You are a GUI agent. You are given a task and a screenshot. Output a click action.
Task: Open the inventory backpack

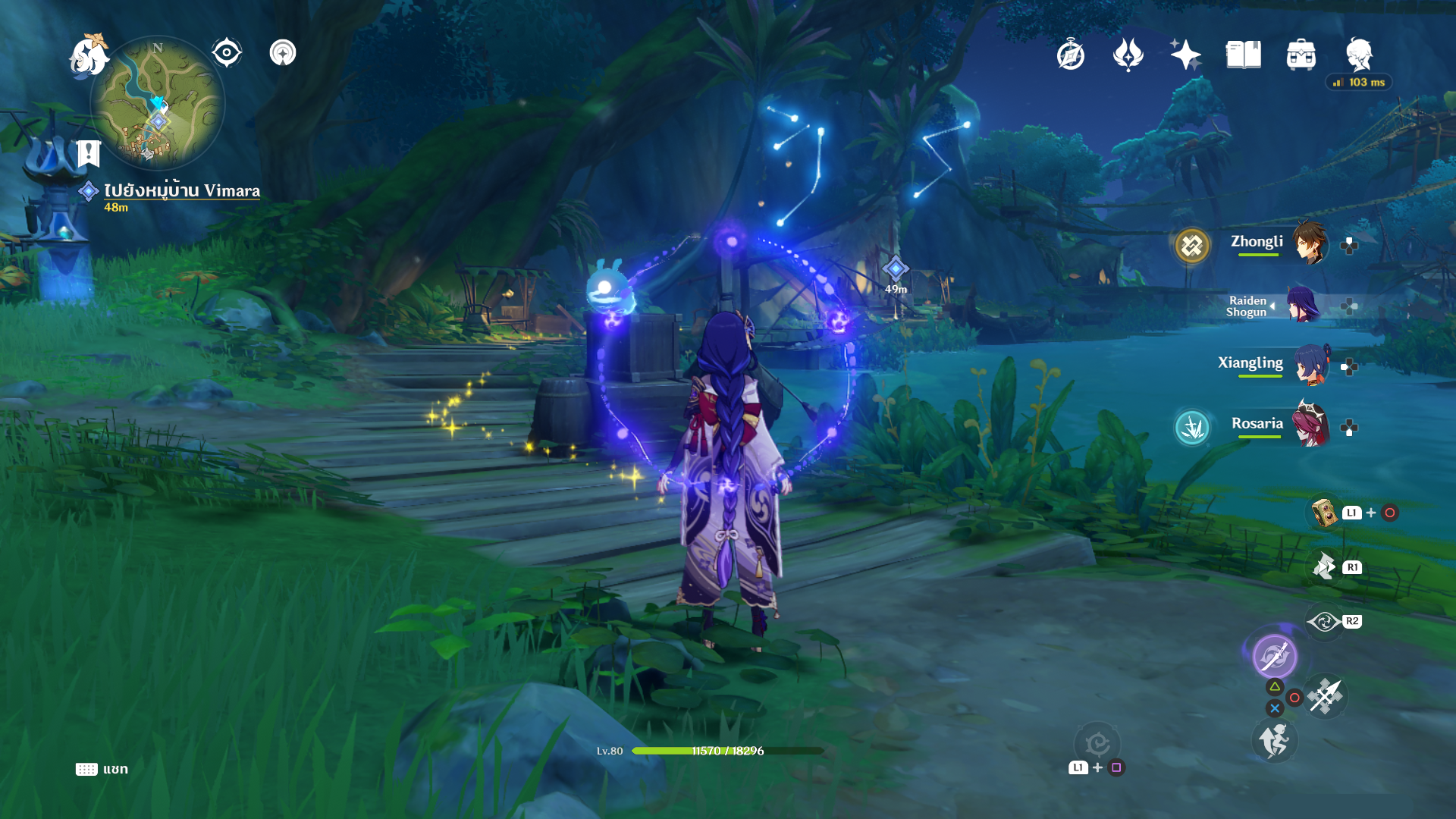1301,55
